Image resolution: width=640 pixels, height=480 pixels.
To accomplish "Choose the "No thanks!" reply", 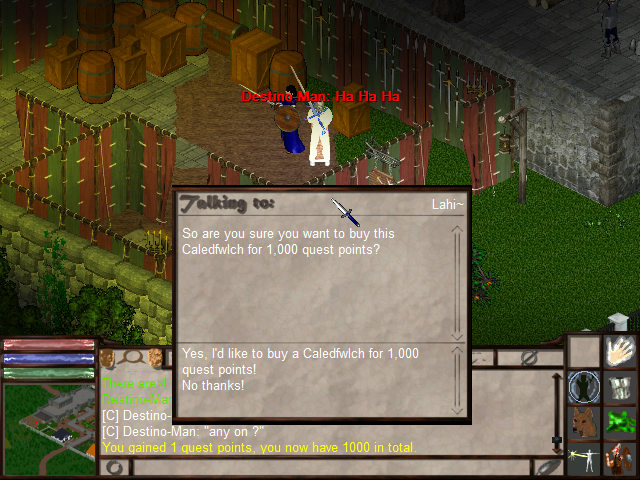I will [x=213, y=385].
